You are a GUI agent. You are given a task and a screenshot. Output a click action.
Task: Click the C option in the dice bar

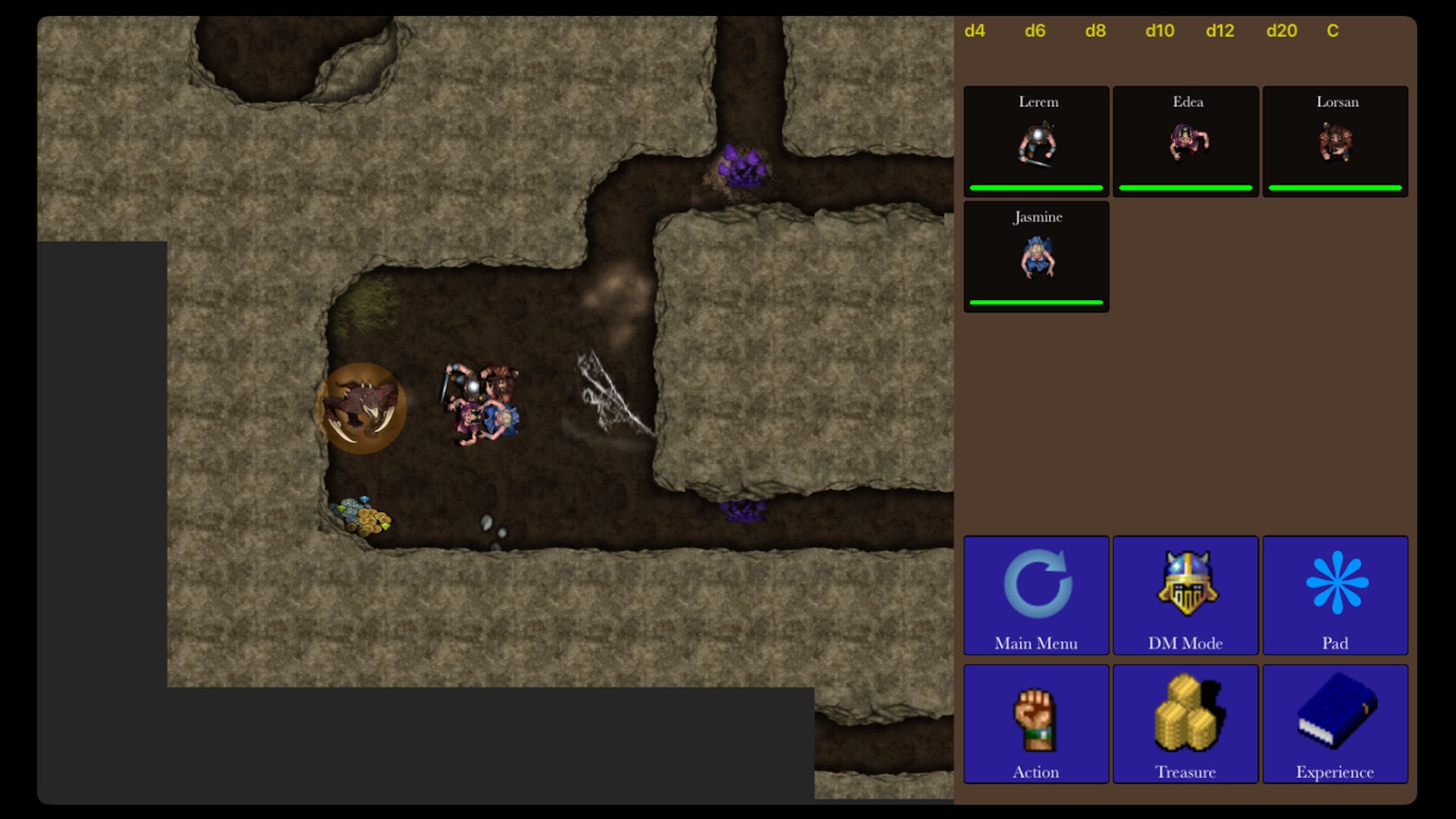(x=1333, y=32)
